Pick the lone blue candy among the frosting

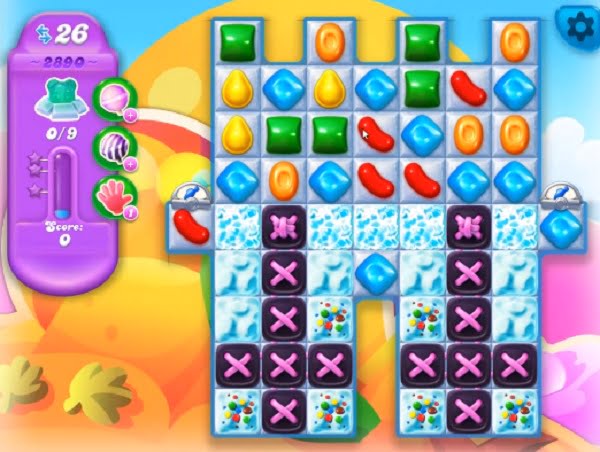point(376,271)
